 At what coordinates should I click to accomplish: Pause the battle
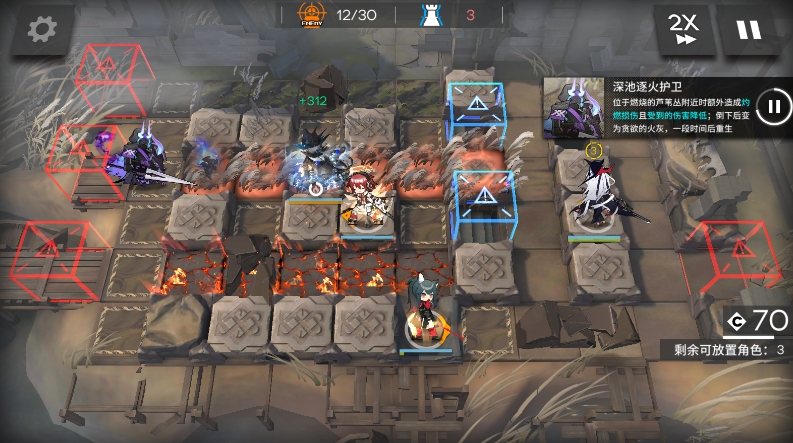(x=748, y=29)
